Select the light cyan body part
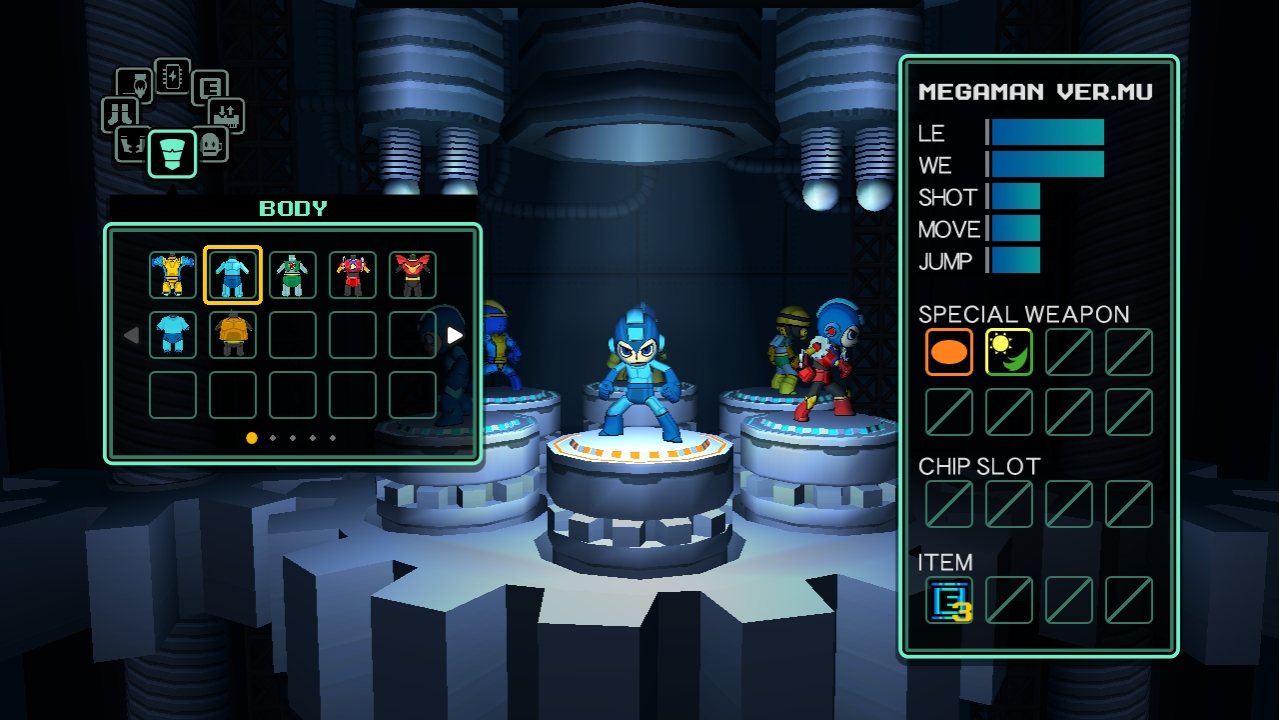This screenshot has width=1280, height=720. [x=173, y=335]
